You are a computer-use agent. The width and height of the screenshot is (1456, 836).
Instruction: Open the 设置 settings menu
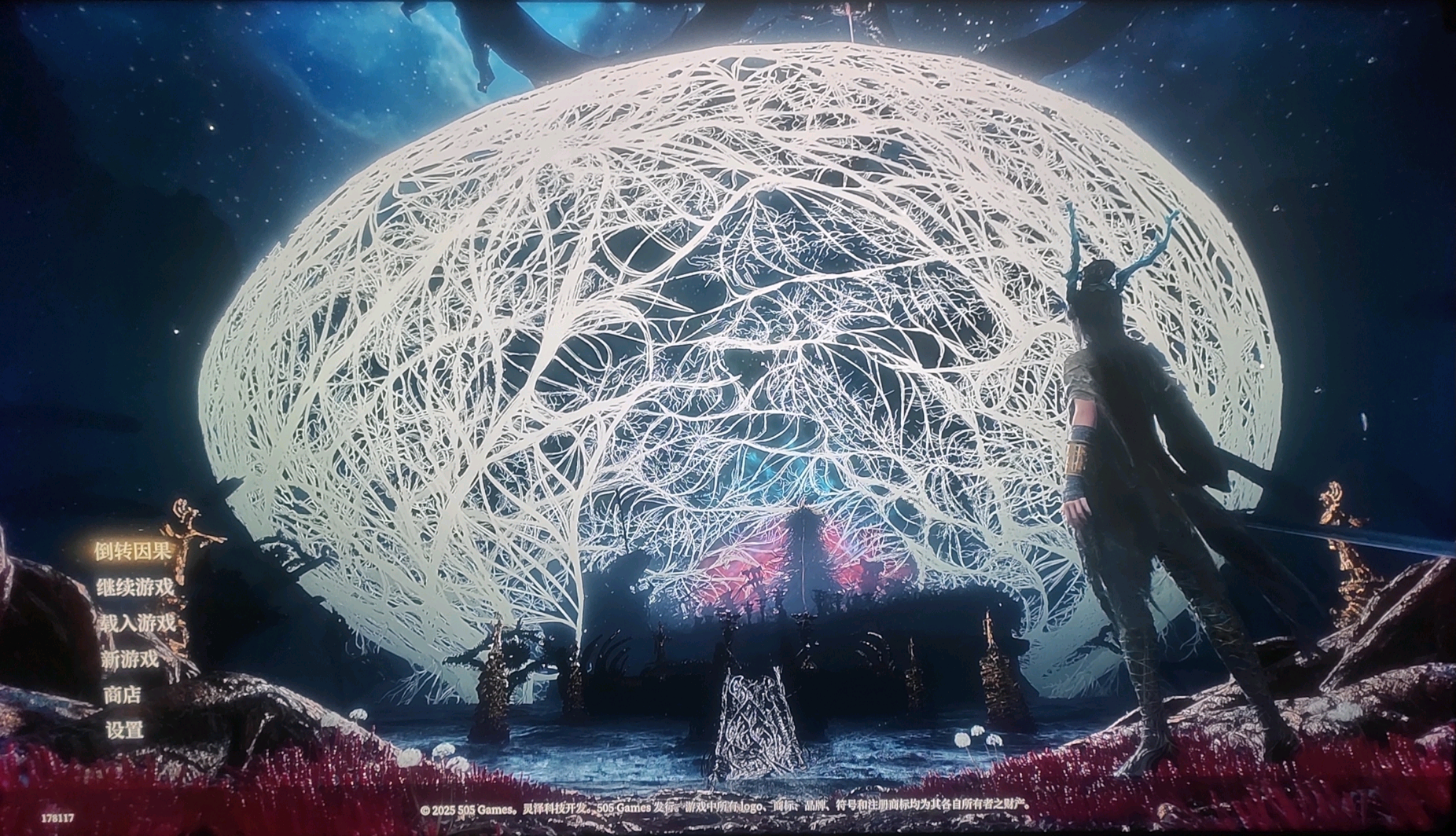pyautogui.click(x=124, y=730)
